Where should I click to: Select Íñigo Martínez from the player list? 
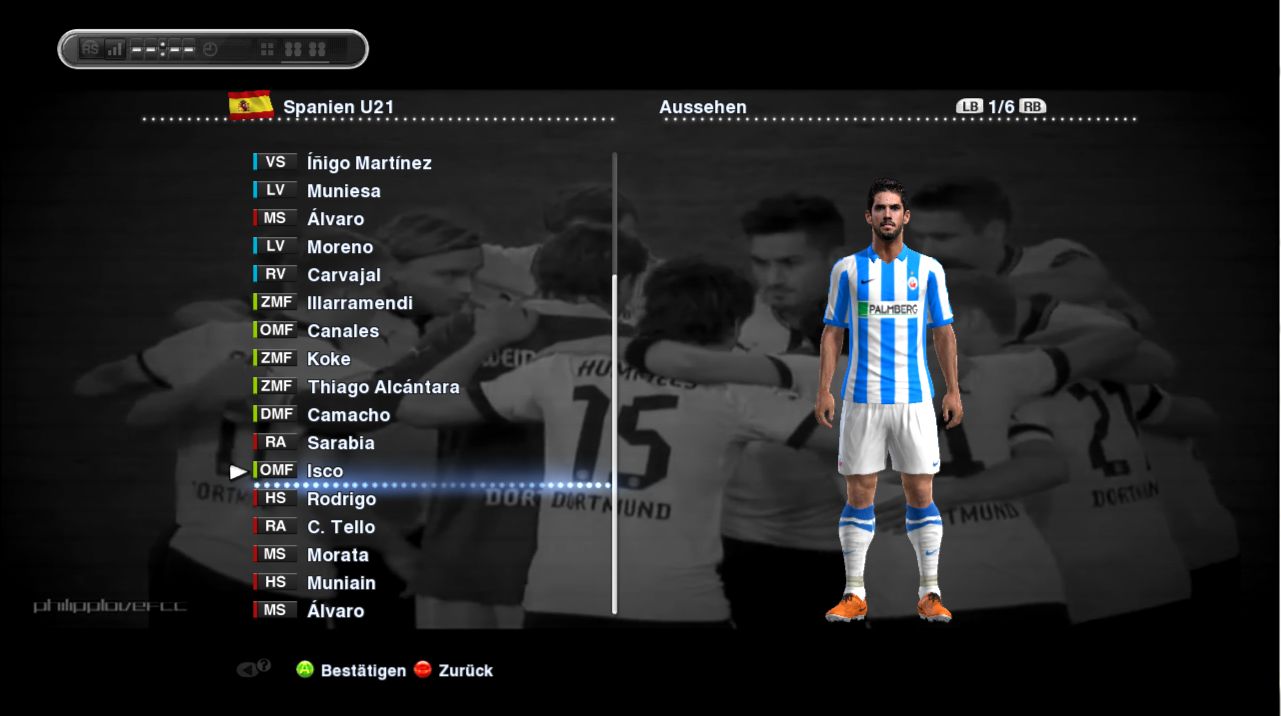pyautogui.click(x=369, y=163)
